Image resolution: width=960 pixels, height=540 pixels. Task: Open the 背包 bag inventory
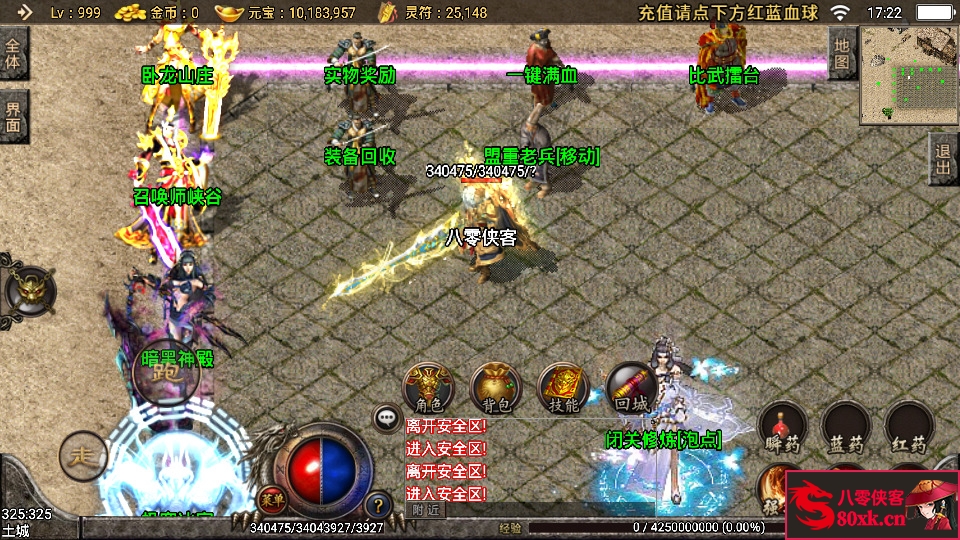[495, 389]
